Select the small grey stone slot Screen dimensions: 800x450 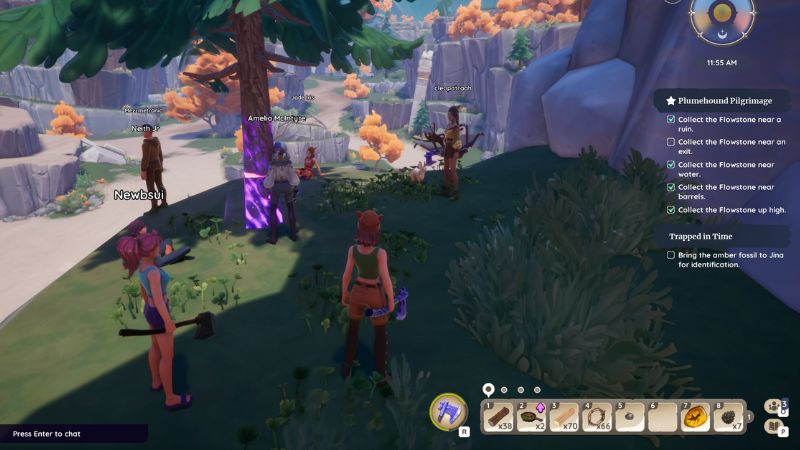point(630,415)
